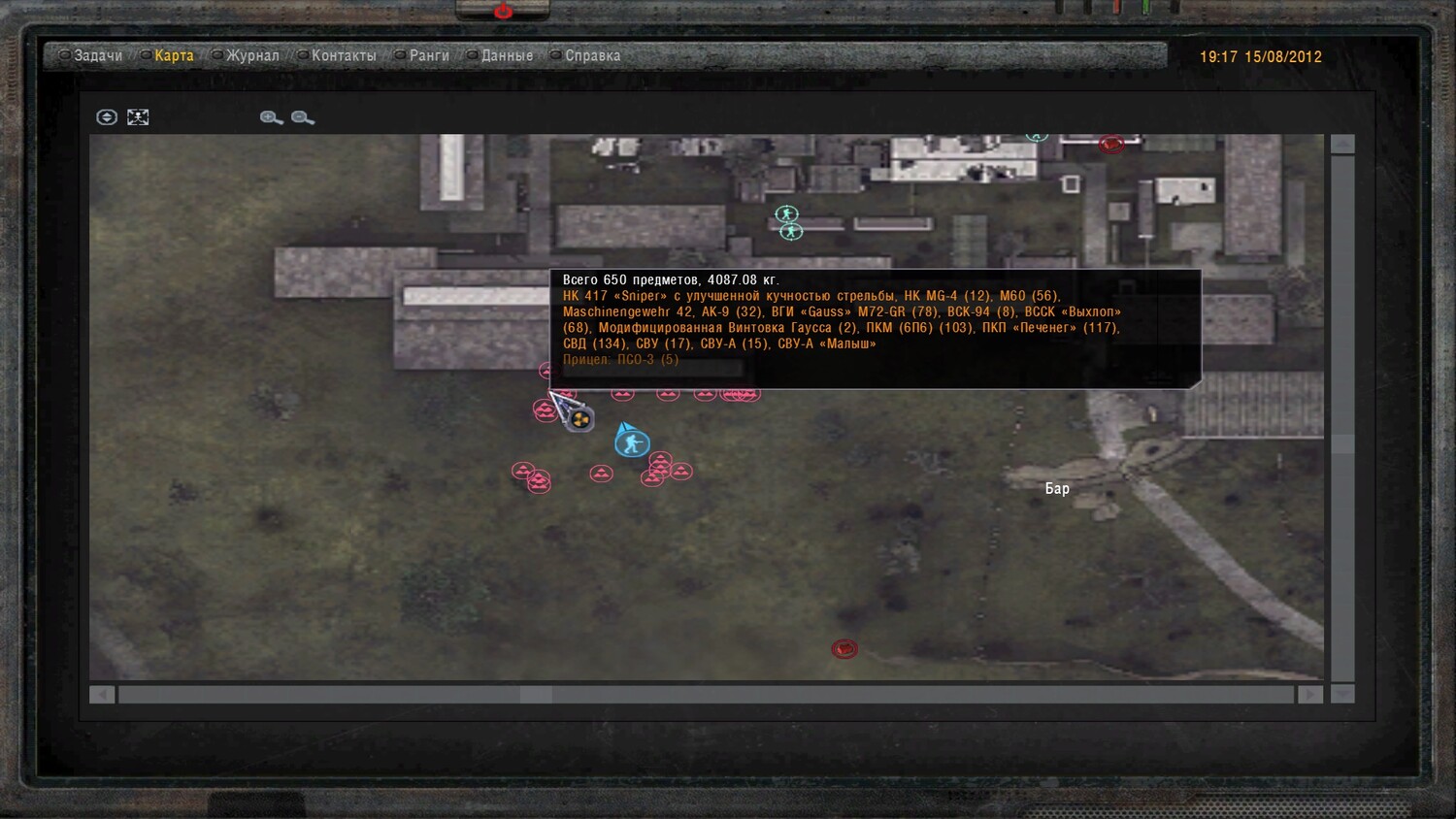This screenshot has width=1456, height=819.
Task: Open the Данные tab
Action: coord(507,56)
